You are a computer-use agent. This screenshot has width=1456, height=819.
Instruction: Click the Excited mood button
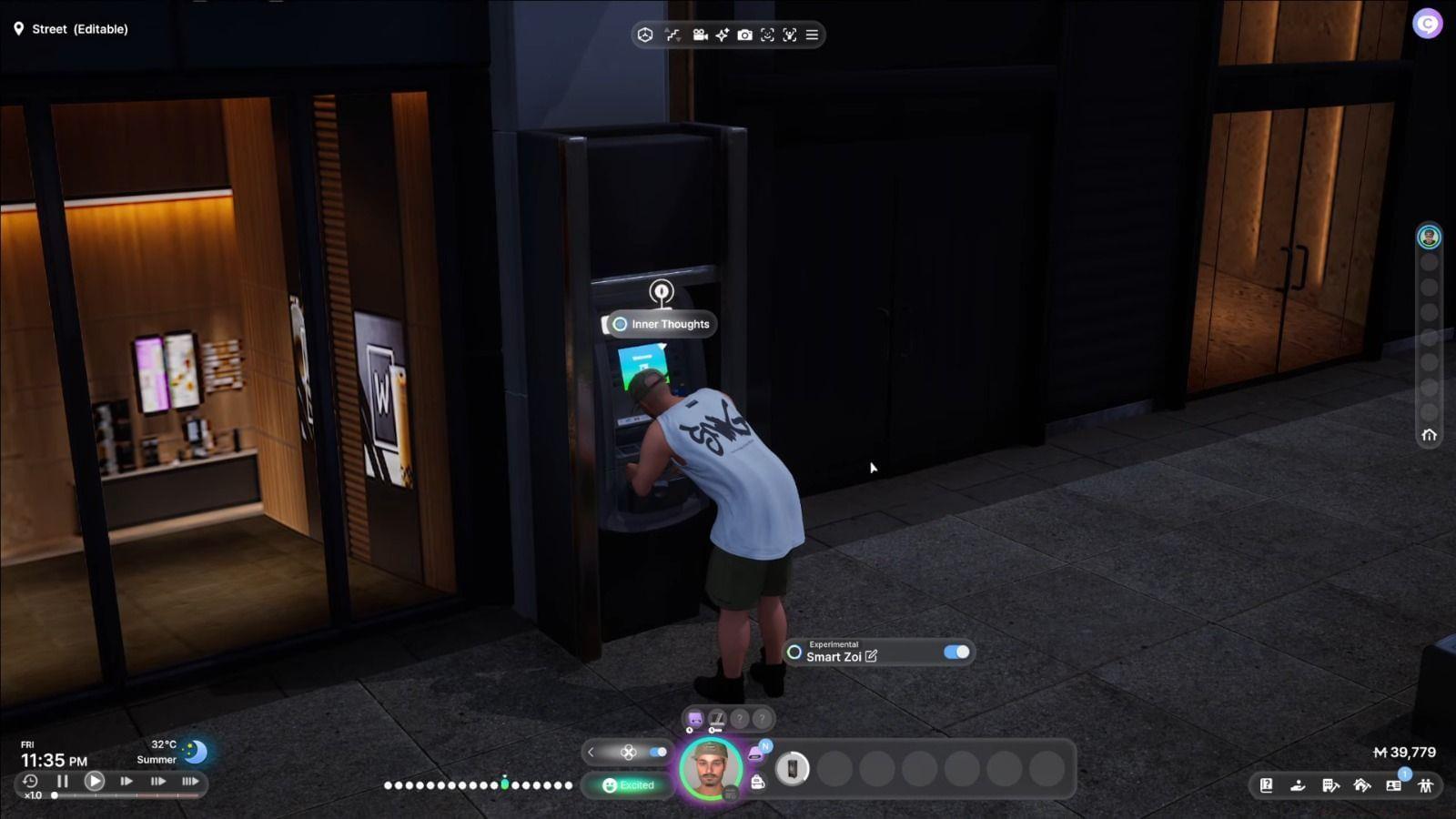coord(631,784)
